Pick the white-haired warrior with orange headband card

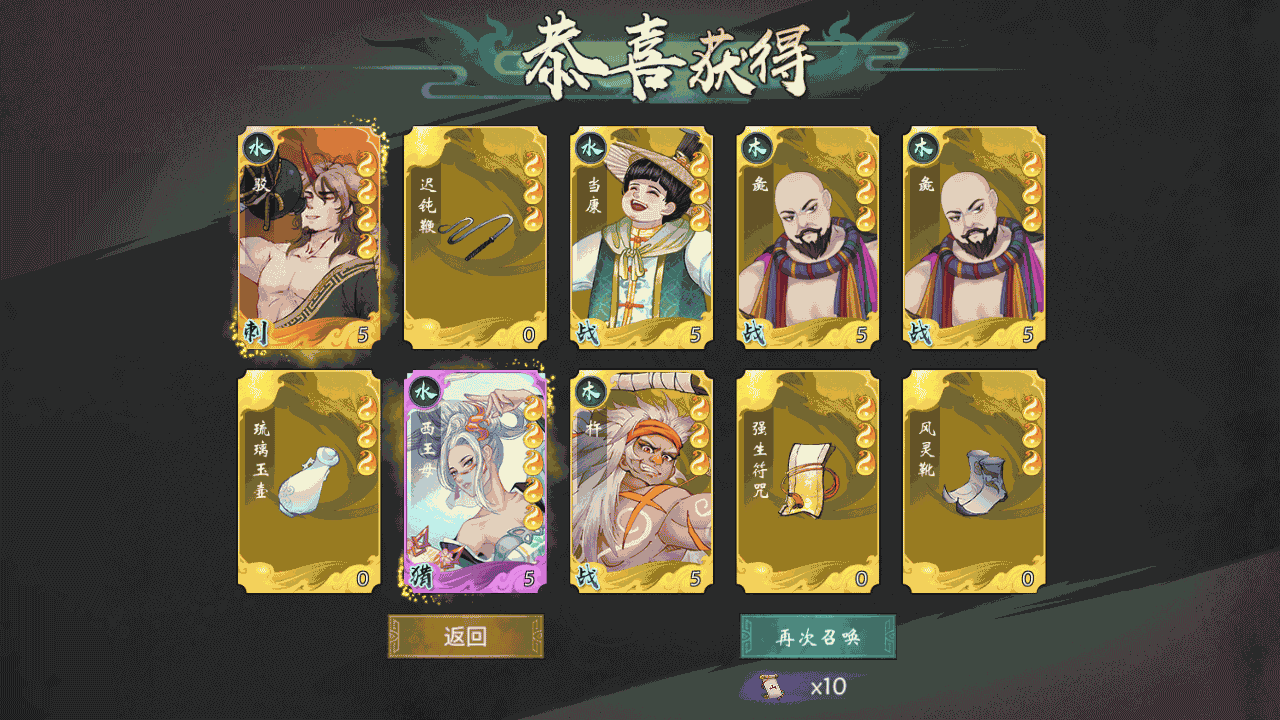click(642, 482)
